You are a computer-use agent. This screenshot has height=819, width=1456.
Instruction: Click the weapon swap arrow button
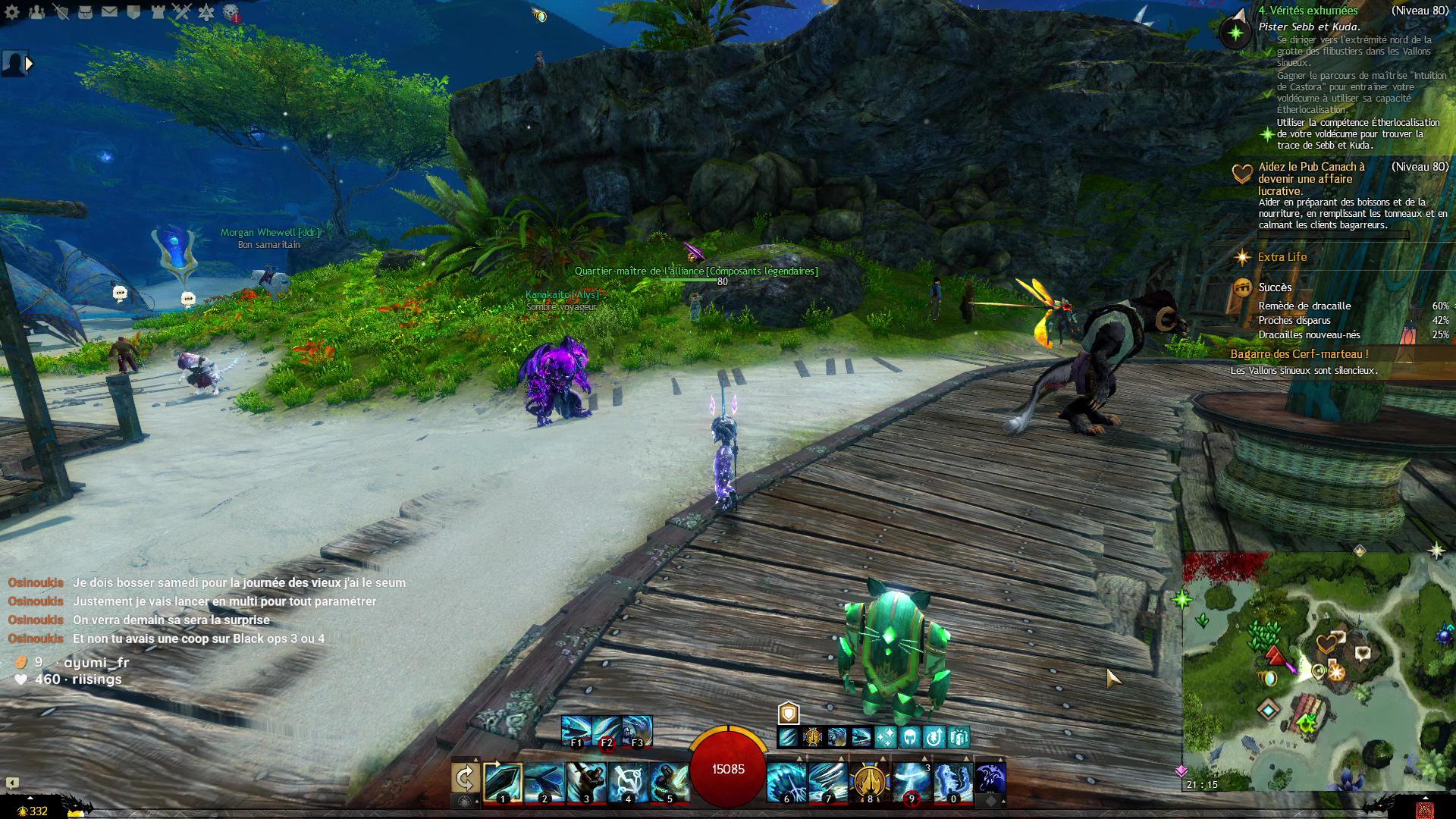click(x=465, y=779)
